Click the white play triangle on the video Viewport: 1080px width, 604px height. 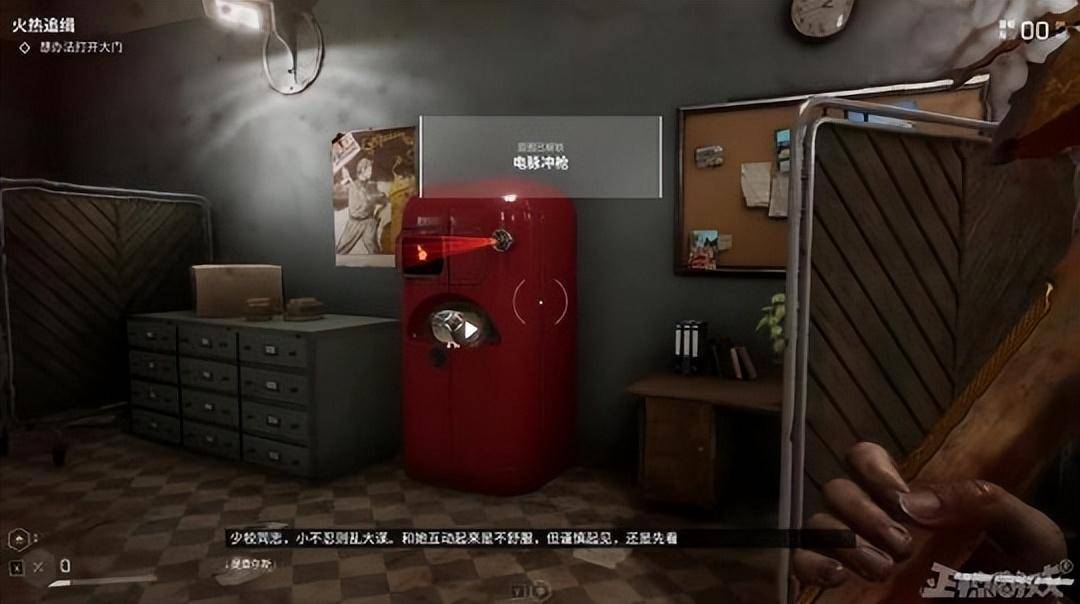coord(469,327)
